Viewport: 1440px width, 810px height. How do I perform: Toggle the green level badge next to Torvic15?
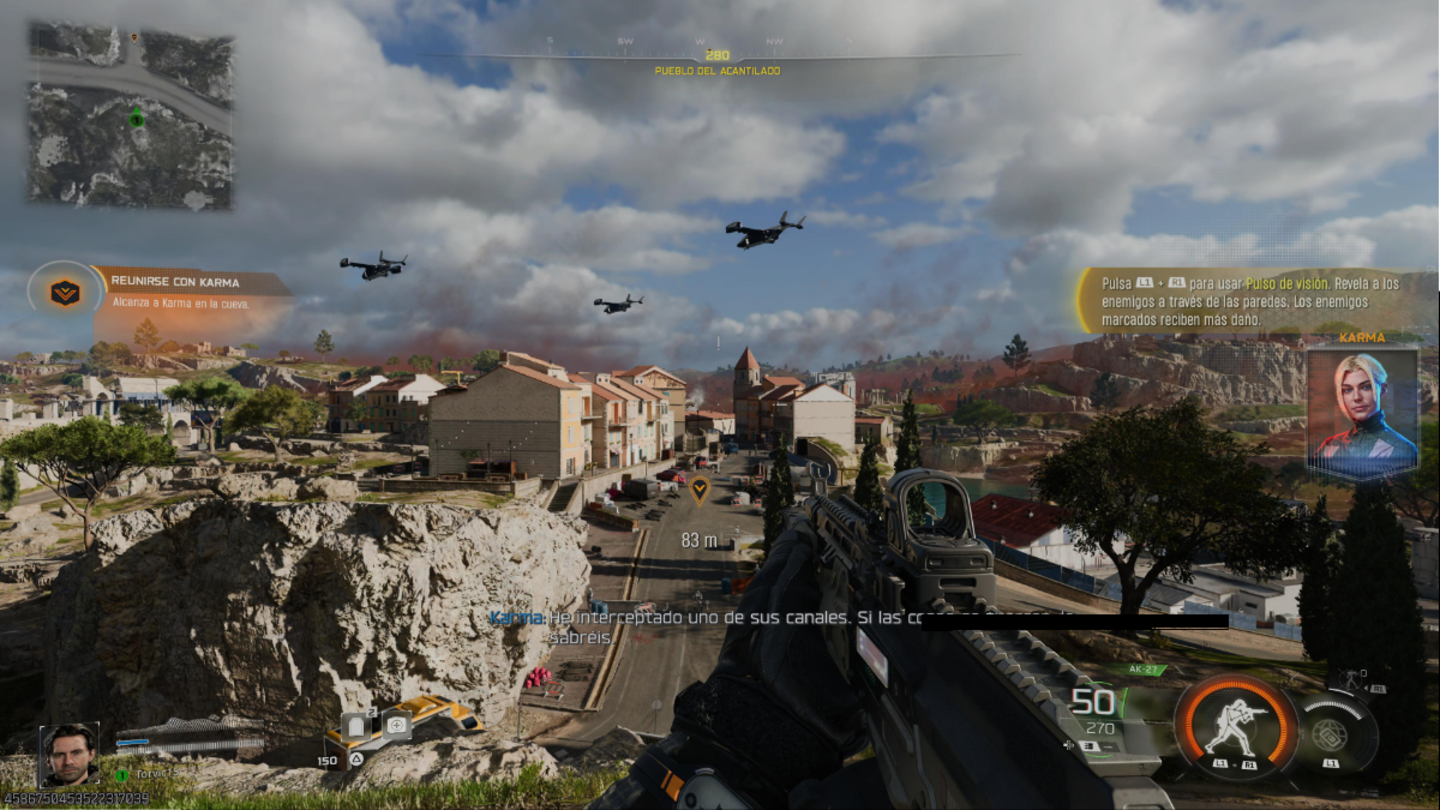click(120, 773)
